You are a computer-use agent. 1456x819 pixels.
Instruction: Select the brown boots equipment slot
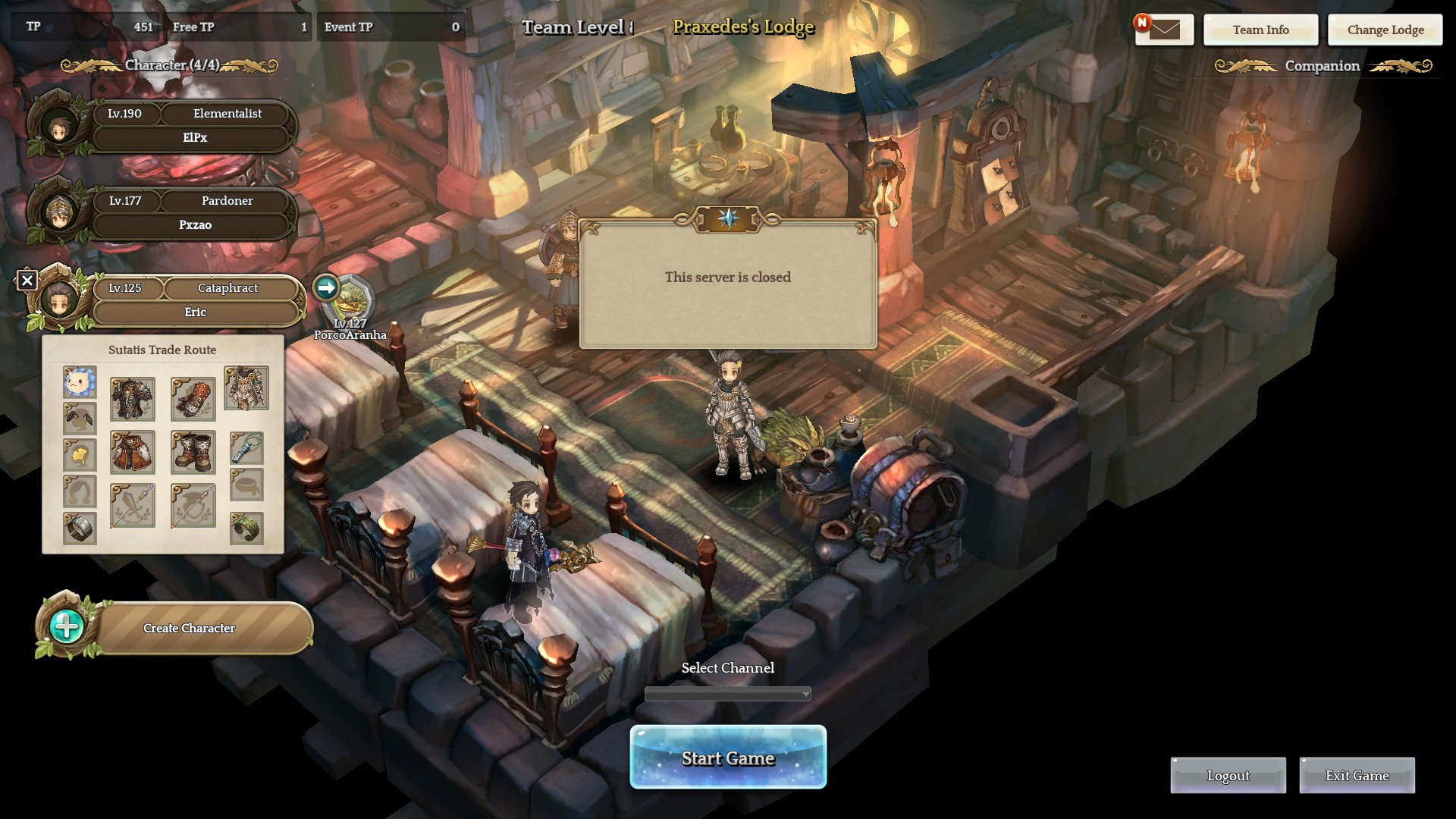[193, 452]
